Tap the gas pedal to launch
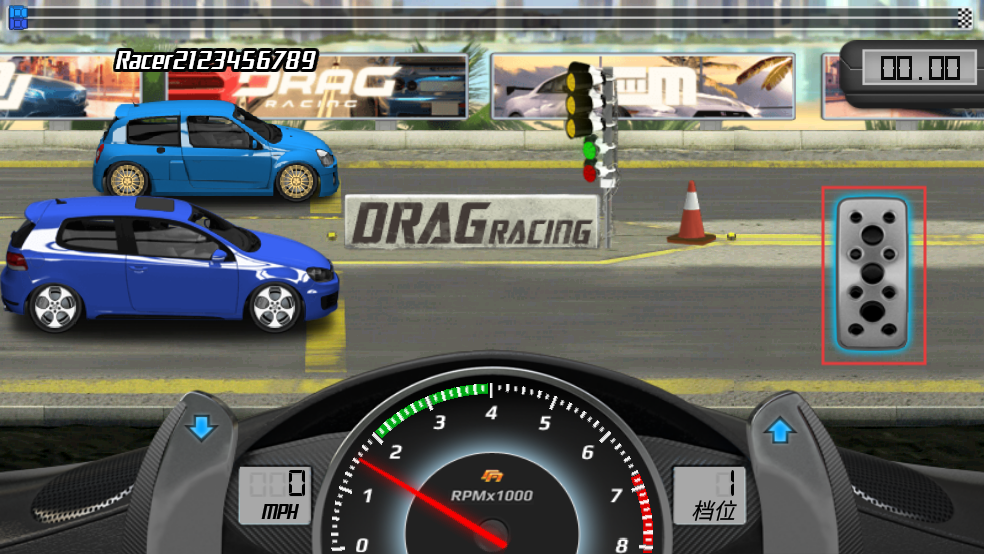This screenshot has width=984, height=554. 873,273
